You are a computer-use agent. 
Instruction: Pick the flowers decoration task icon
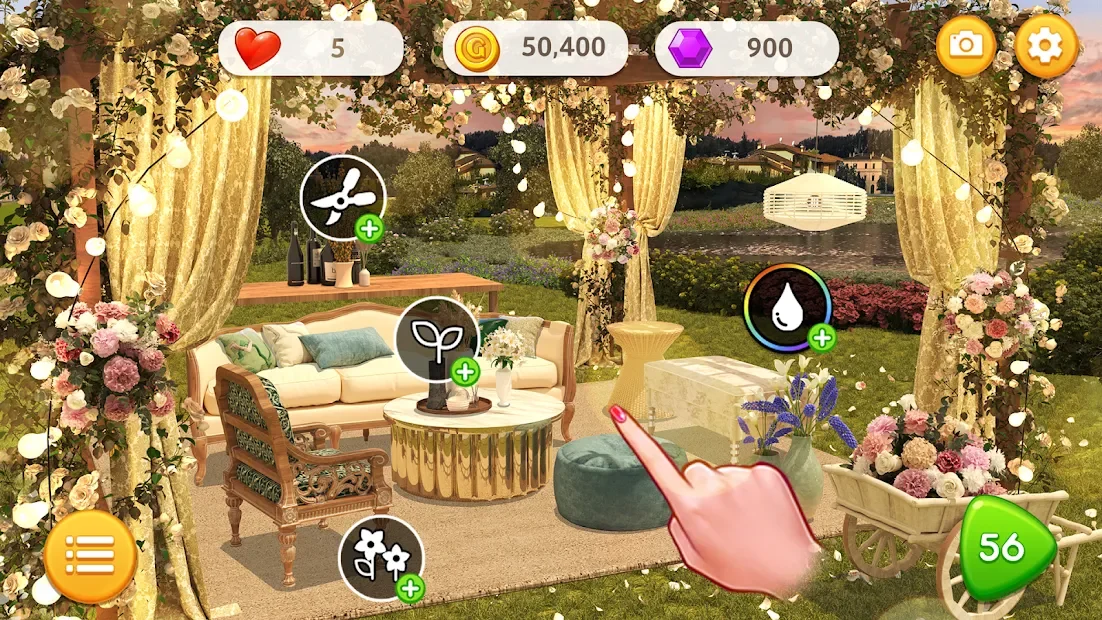coord(381,558)
